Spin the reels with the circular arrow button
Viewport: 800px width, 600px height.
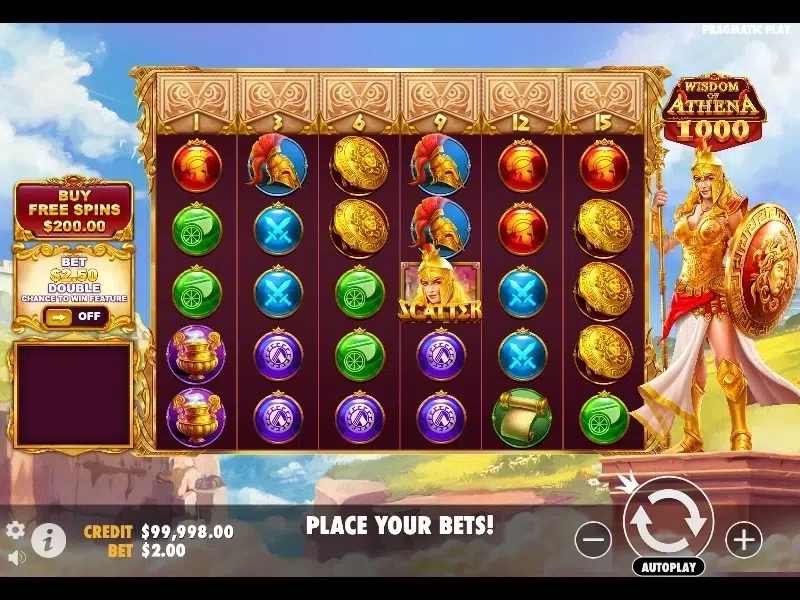coord(667,517)
